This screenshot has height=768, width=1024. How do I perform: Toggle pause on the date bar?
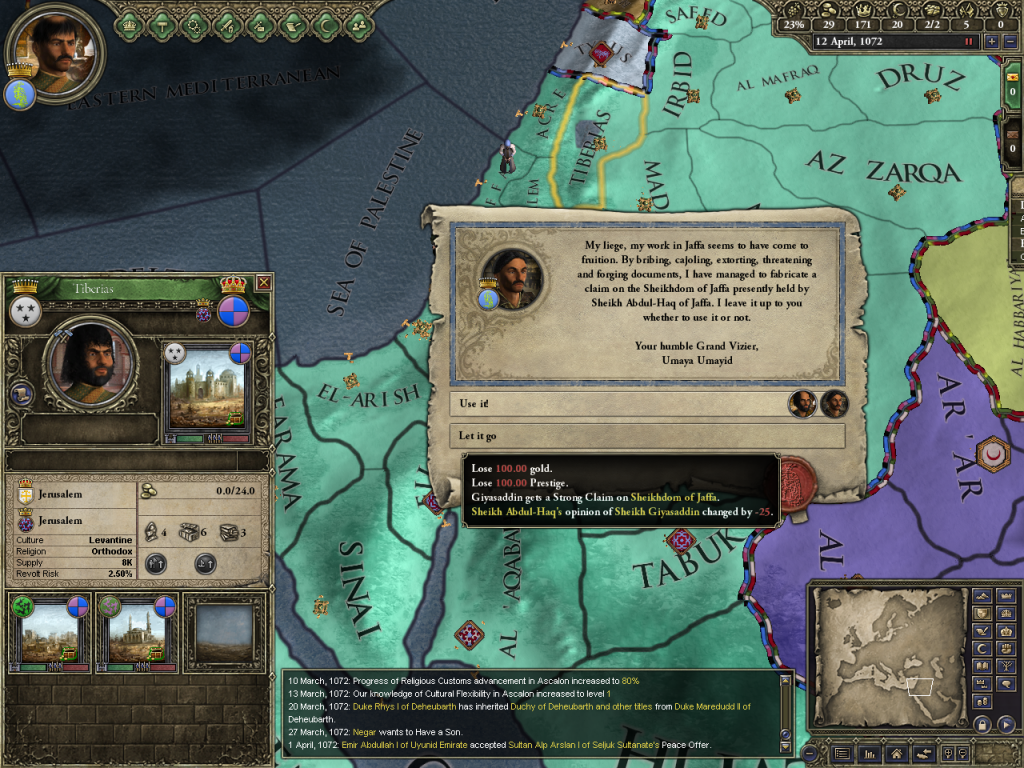[x=968, y=42]
